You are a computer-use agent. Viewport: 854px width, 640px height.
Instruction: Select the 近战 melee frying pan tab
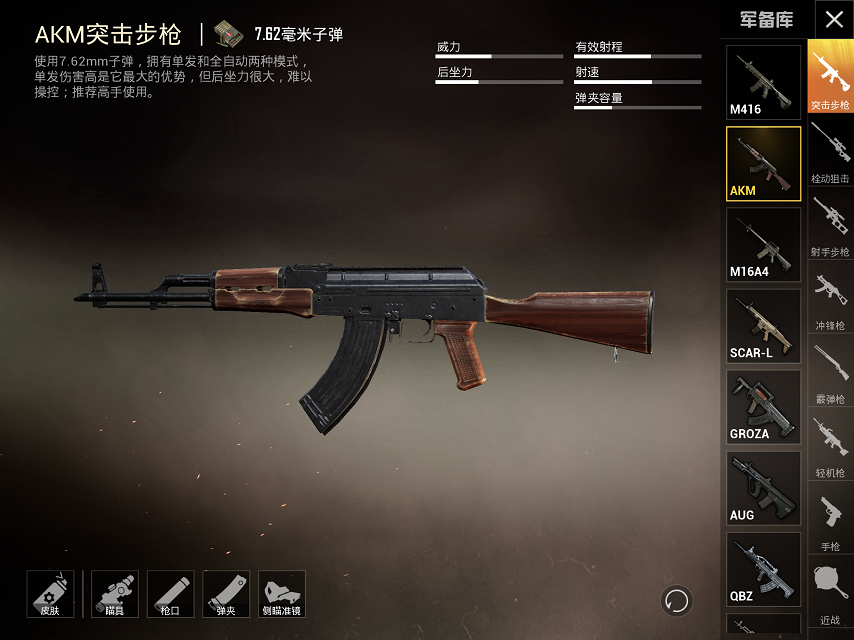click(x=830, y=592)
